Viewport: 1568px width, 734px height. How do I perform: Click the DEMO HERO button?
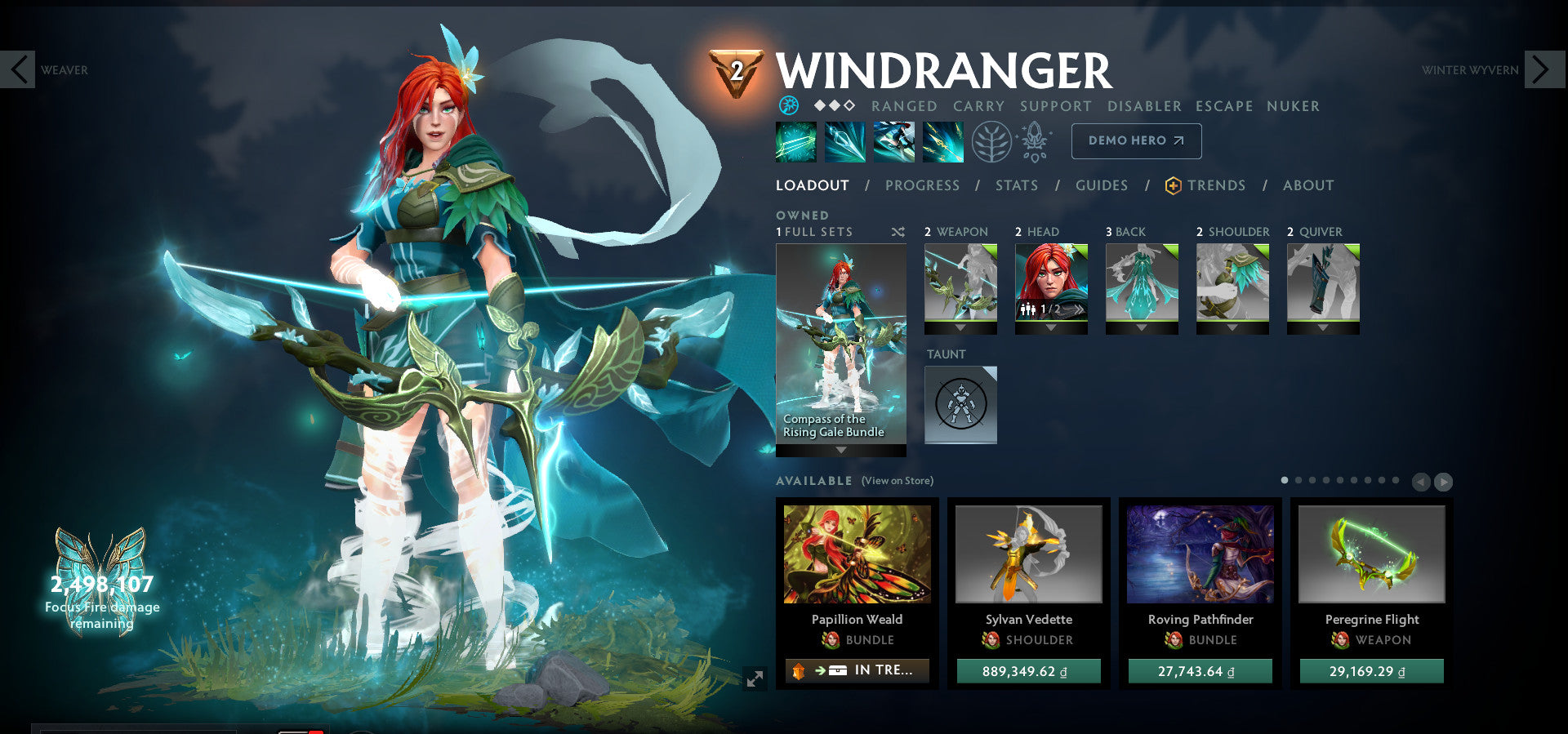(1135, 140)
